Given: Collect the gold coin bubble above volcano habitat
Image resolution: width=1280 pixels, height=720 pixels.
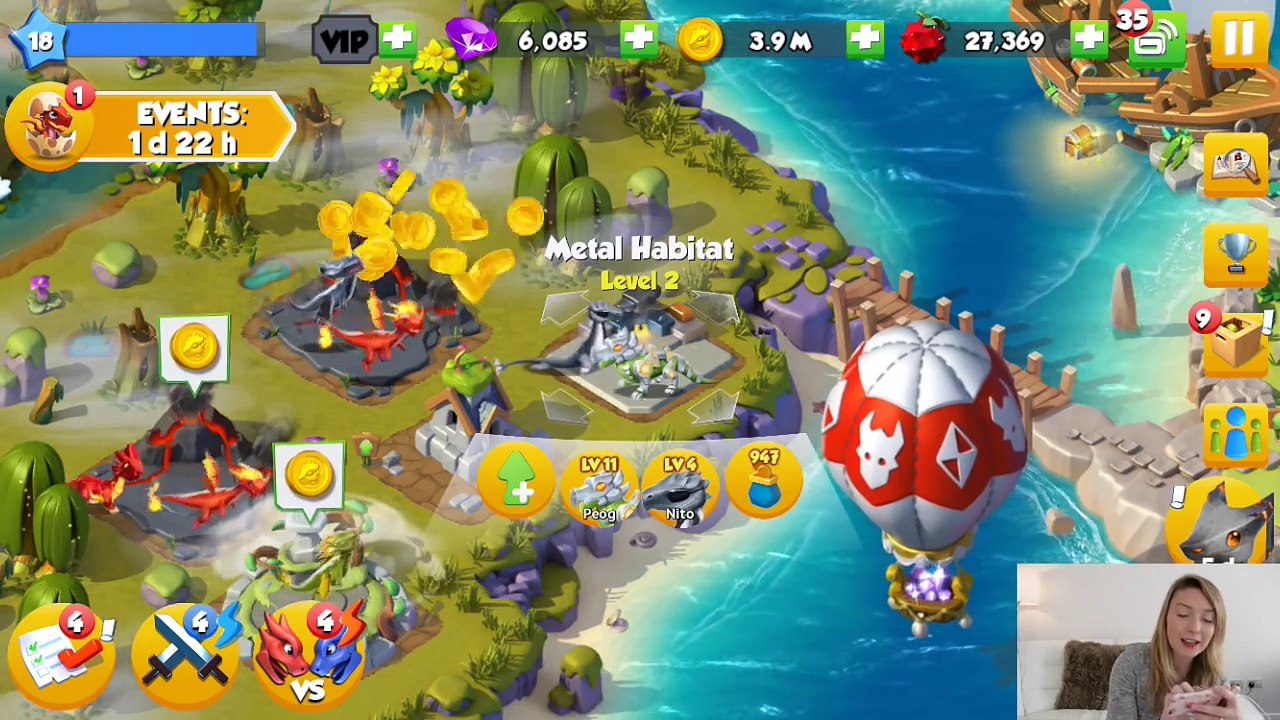Looking at the screenshot, I should tap(194, 348).
